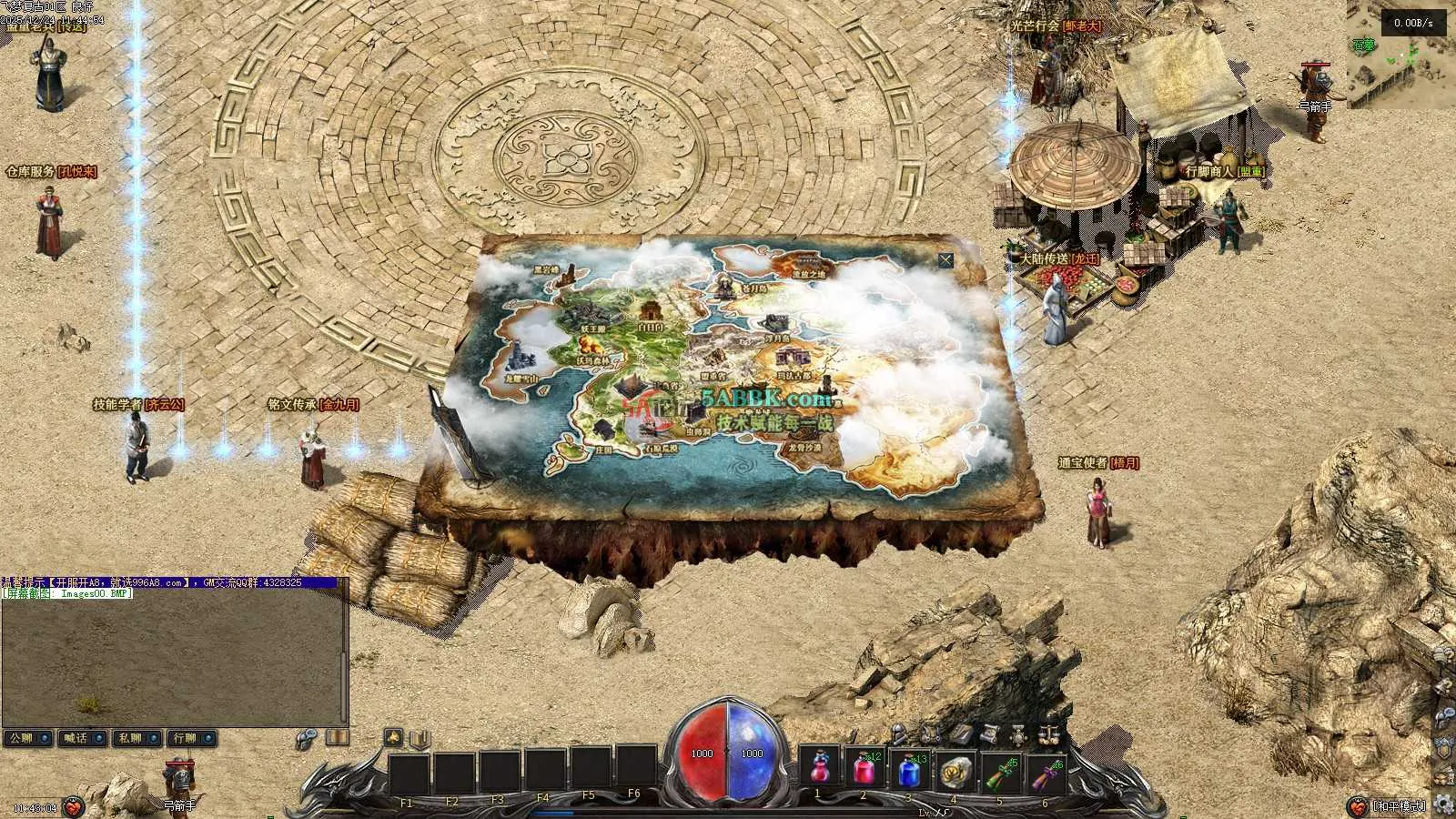1456x819 pixels.
Task: Use the stone scroll item in slot 4
Action: click(953, 771)
